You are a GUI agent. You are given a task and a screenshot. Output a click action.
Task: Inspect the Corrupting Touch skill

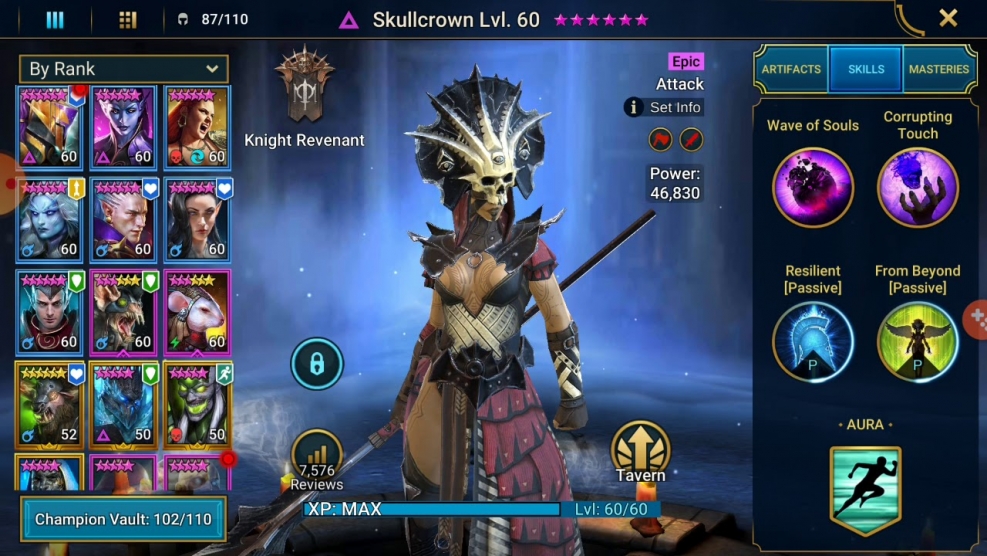point(917,187)
